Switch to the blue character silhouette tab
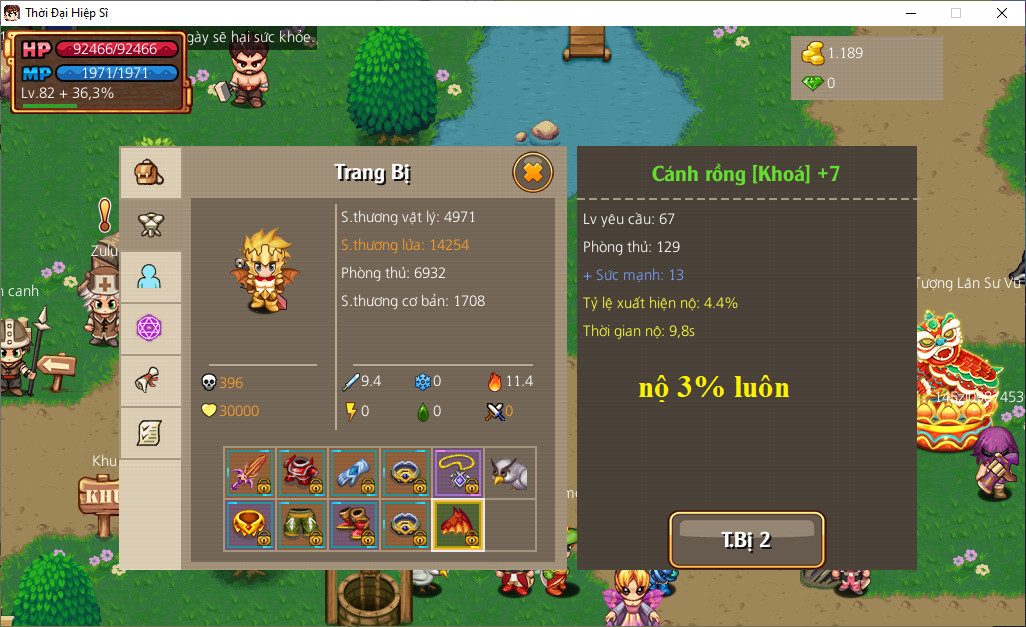Viewport: 1026px width, 627px height. tap(150, 277)
